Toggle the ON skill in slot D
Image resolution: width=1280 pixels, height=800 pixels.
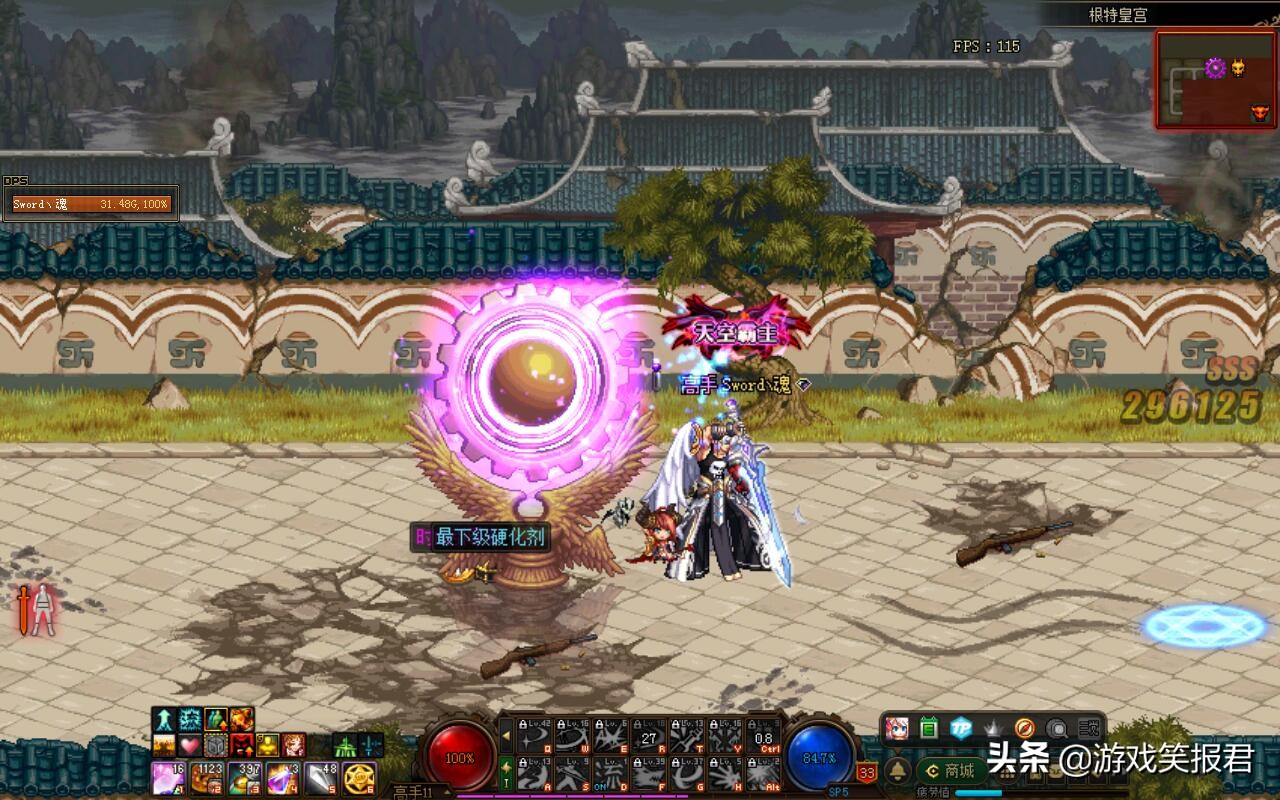coord(609,773)
